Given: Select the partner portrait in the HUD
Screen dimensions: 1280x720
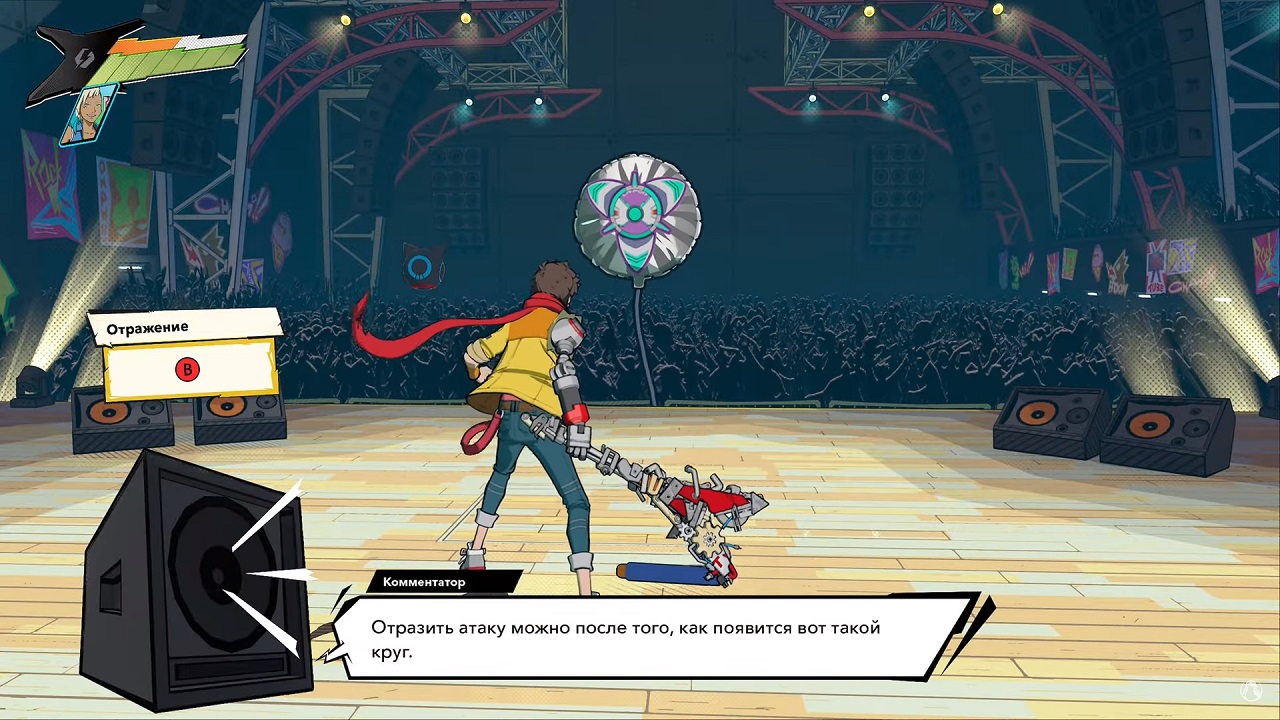Looking at the screenshot, I should tap(88, 114).
